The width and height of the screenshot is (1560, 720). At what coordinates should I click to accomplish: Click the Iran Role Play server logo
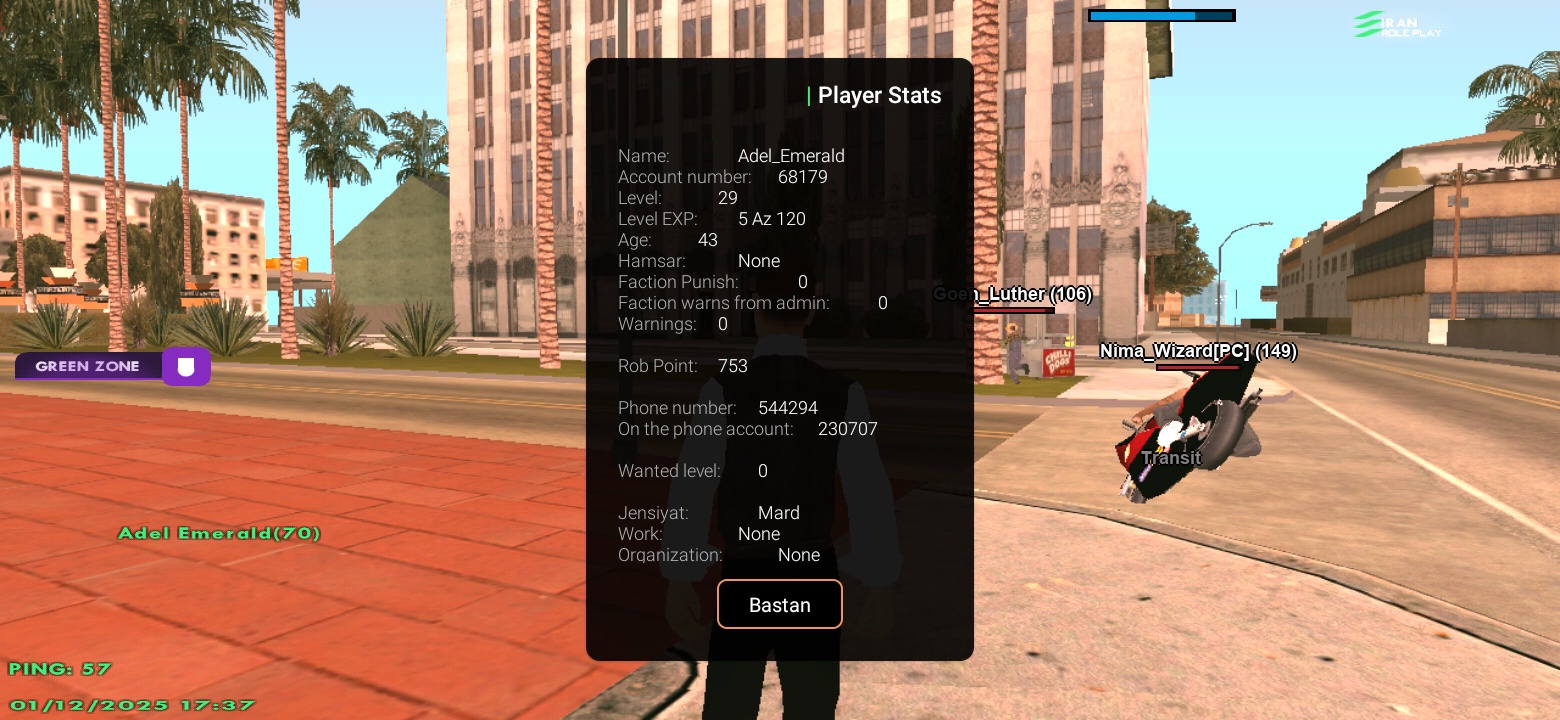pyautogui.click(x=1396, y=24)
